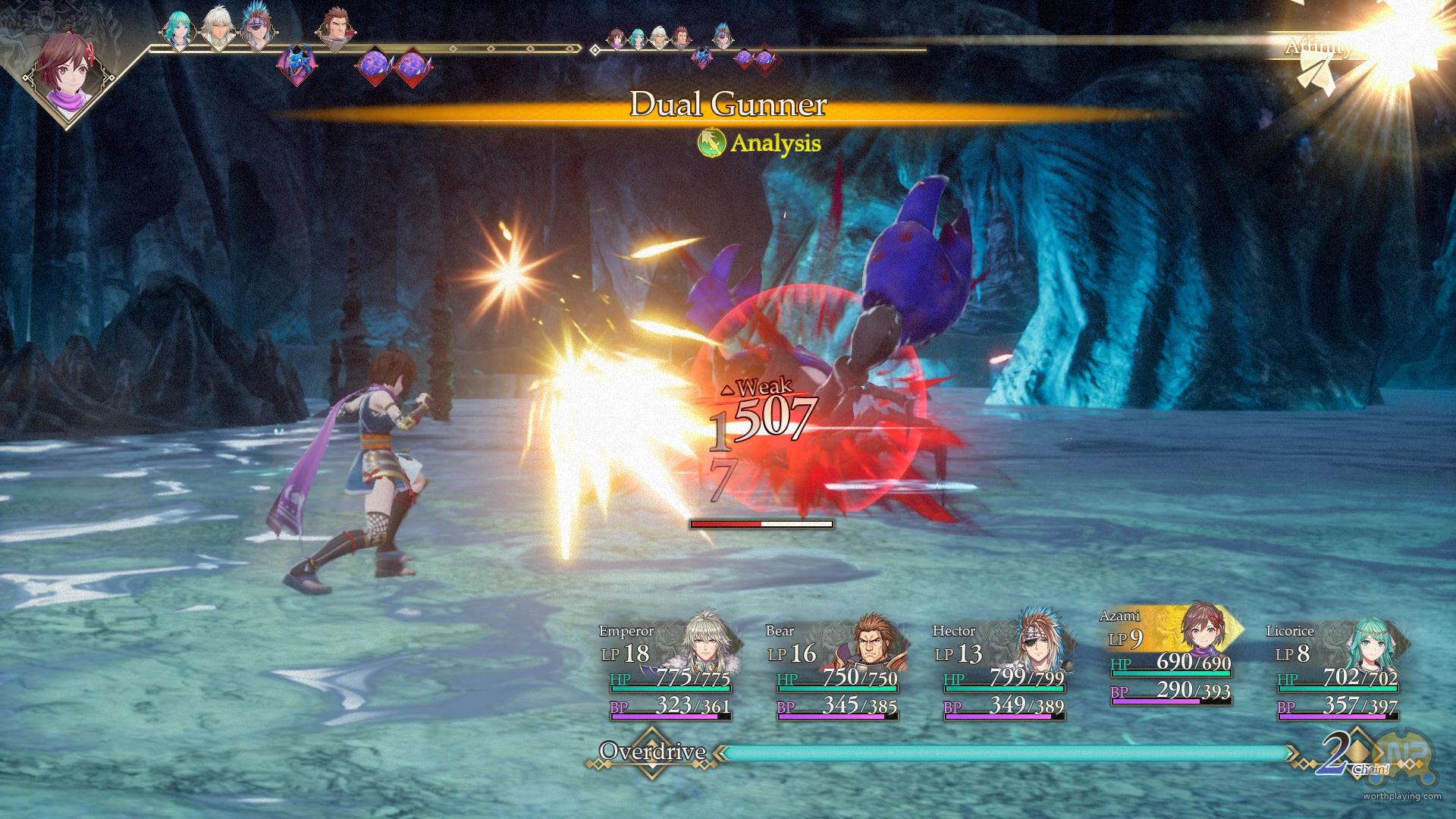Click the Analysis skill icon
The height and width of the screenshot is (819, 1456).
click(x=711, y=143)
